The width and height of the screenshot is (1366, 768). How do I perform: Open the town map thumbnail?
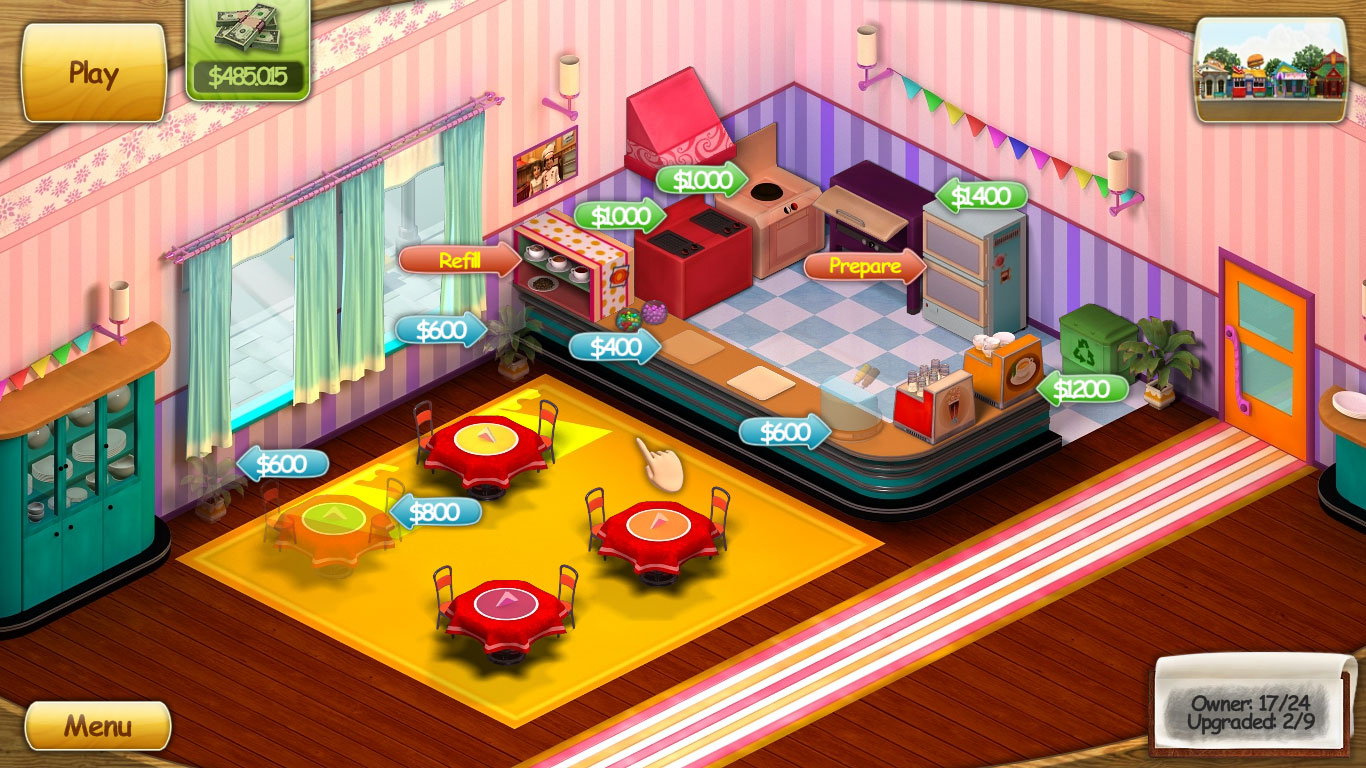pyautogui.click(x=1271, y=70)
